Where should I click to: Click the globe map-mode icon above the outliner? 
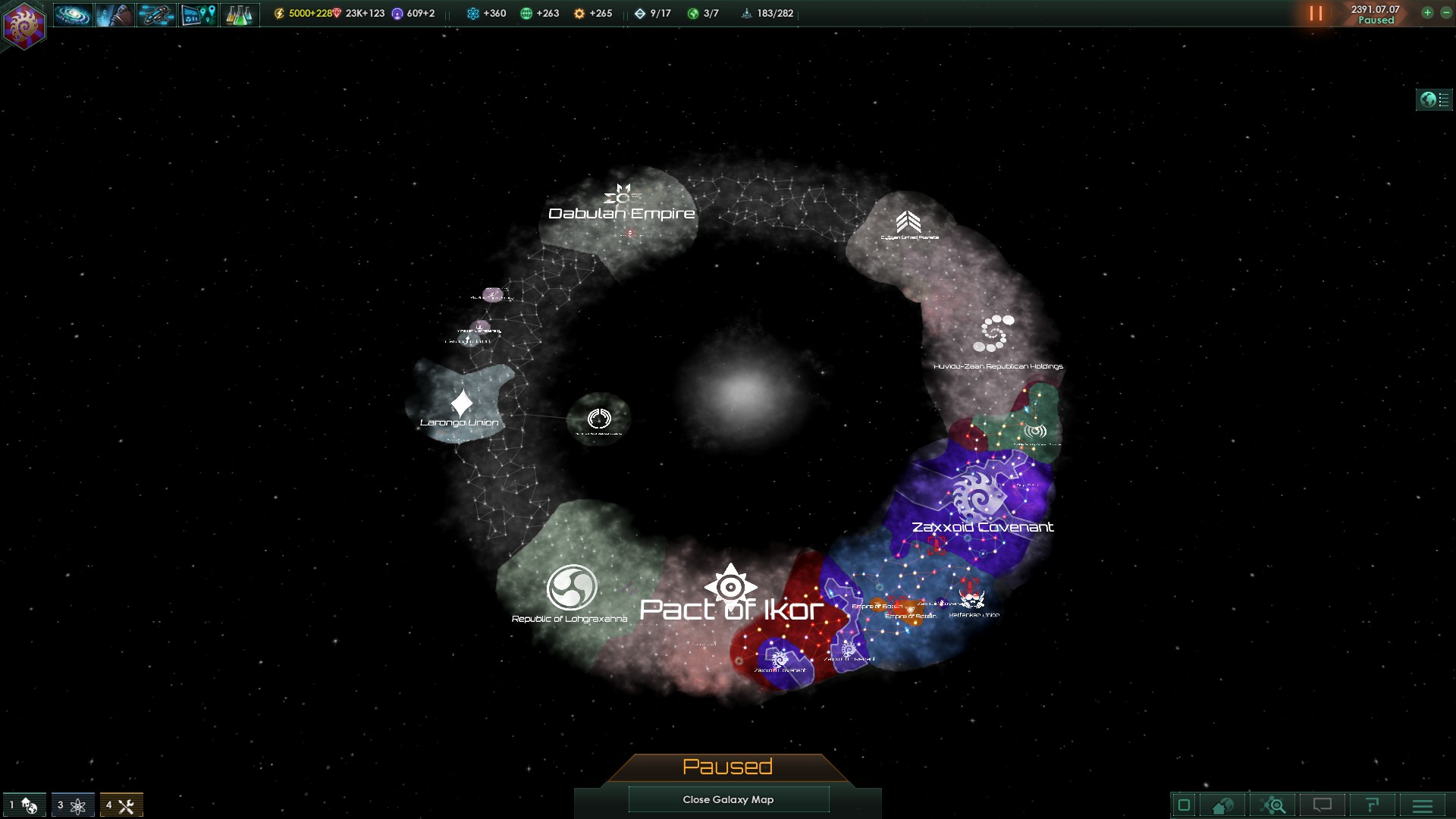pos(1428,98)
